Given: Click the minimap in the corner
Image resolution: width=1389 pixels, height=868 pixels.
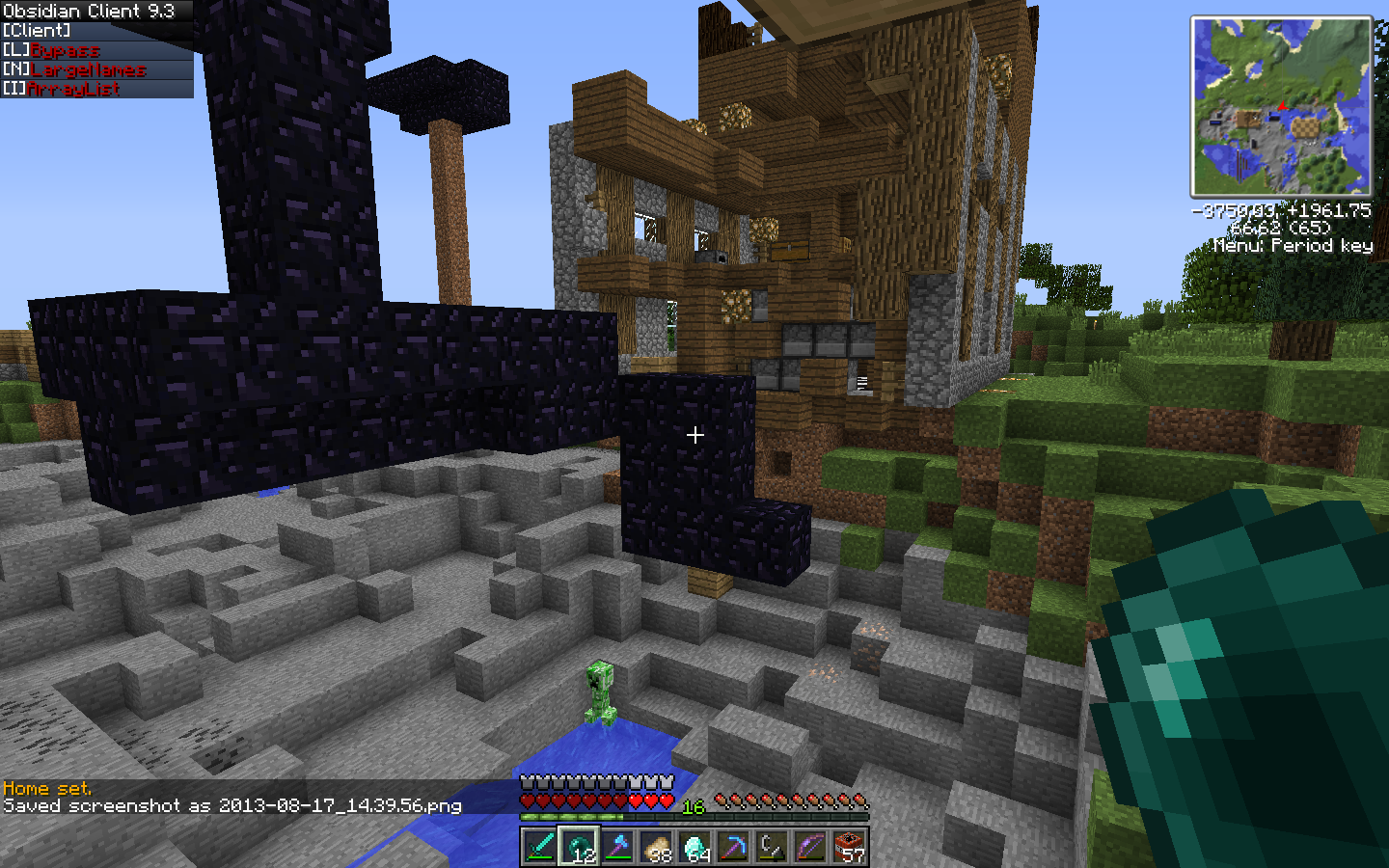Looking at the screenshot, I should tap(1281, 106).
